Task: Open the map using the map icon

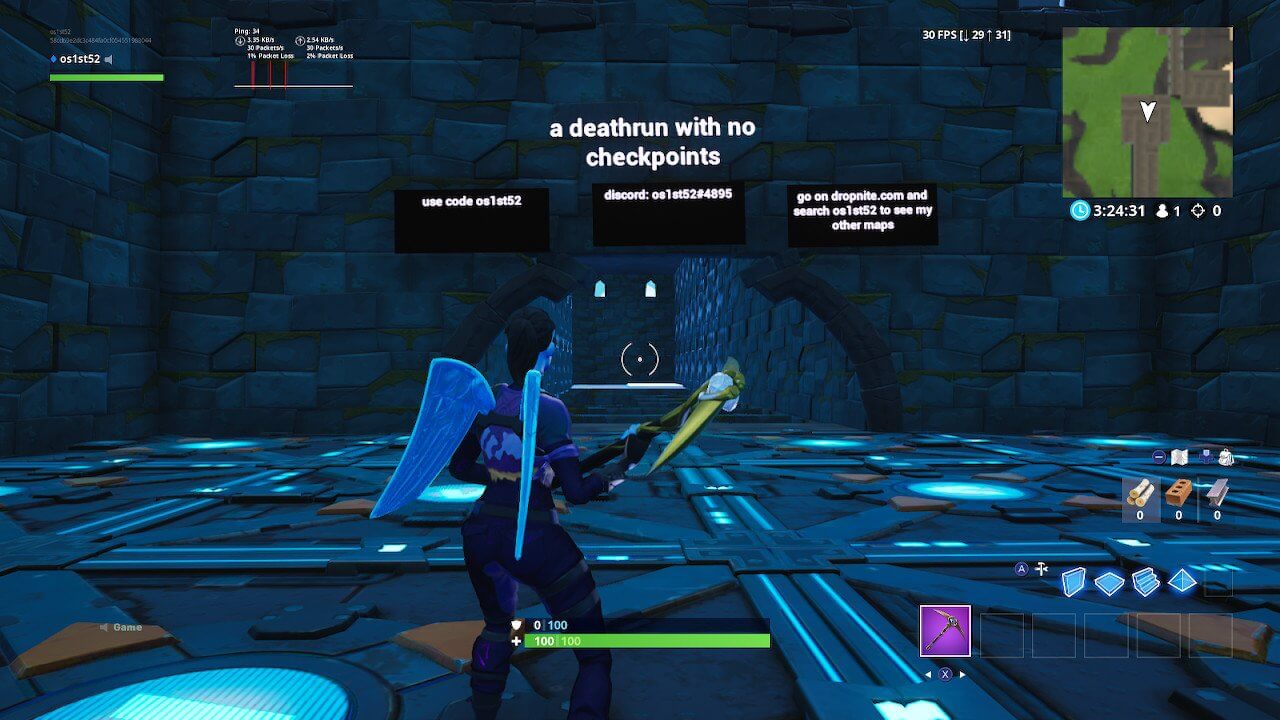Action: [x=1179, y=455]
